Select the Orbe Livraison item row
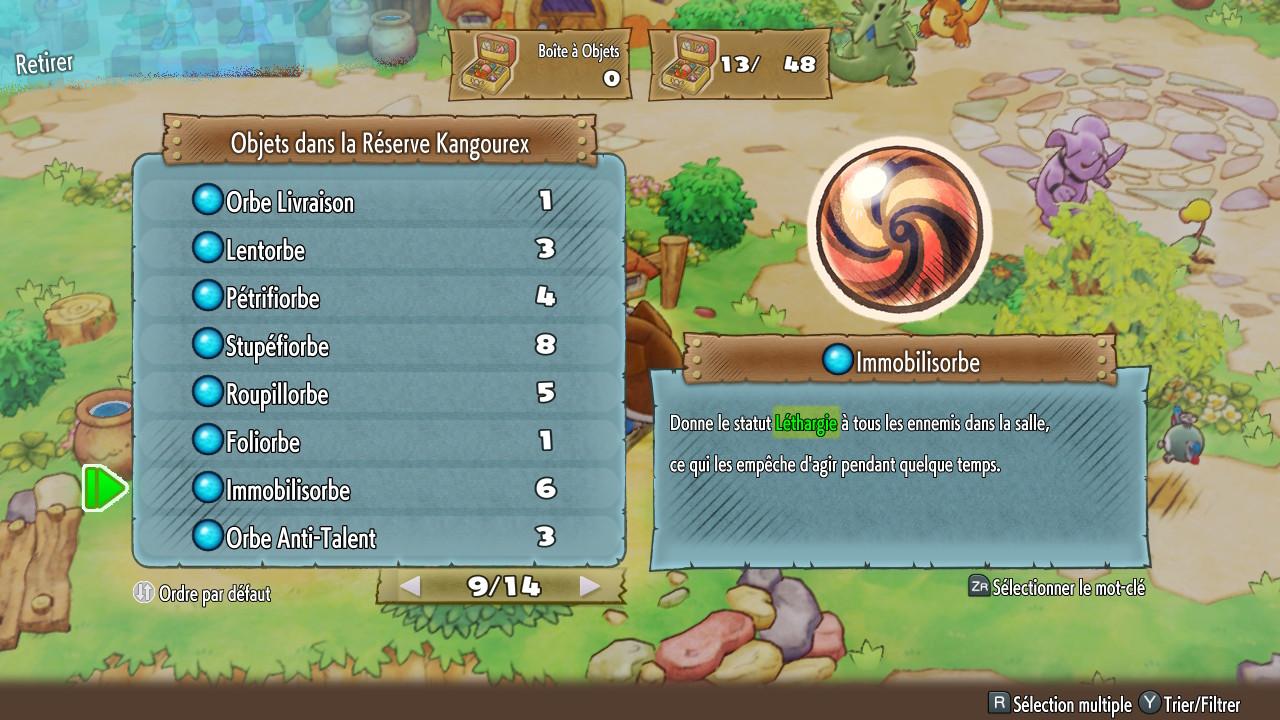Image resolution: width=1280 pixels, height=720 pixels. (378, 202)
